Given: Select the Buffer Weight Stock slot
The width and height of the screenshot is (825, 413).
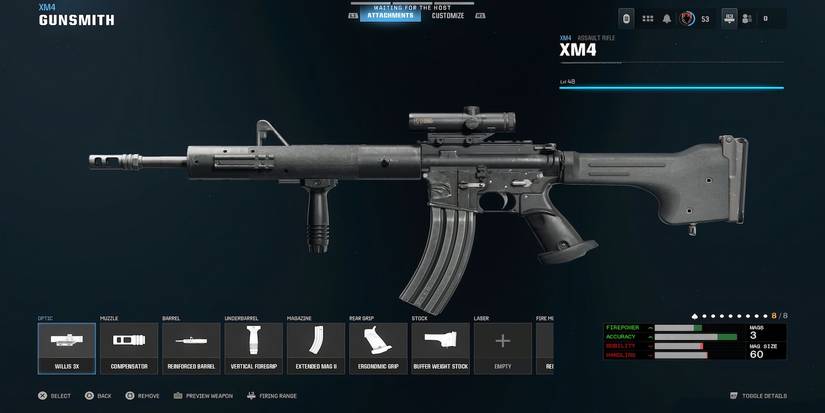Looking at the screenshot, I should click(x=440, y=347).
